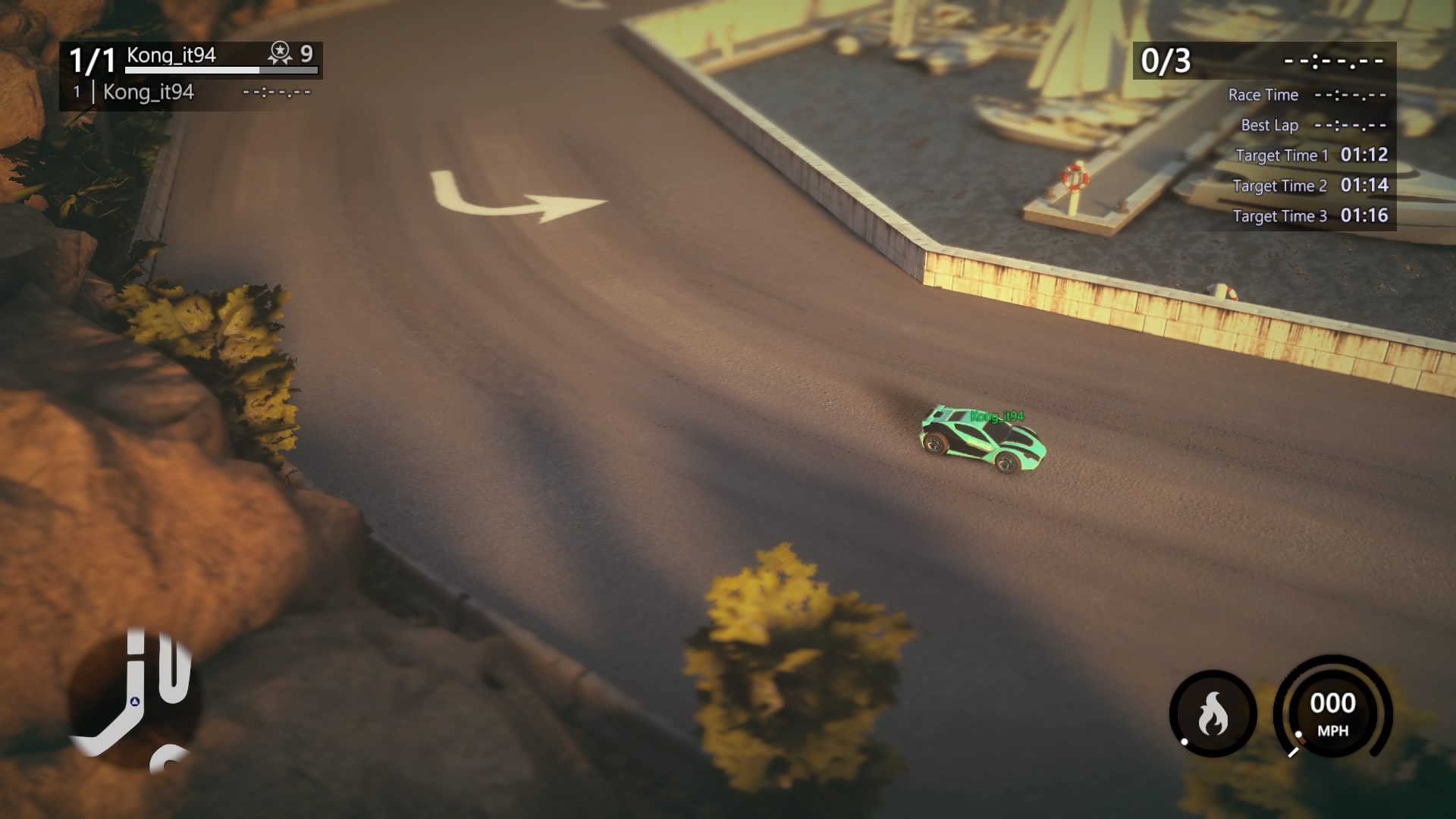Click the green car labeled Kong_it94
The height and width of the screenshot is (819, 1456).
click(x=982, y=440)
